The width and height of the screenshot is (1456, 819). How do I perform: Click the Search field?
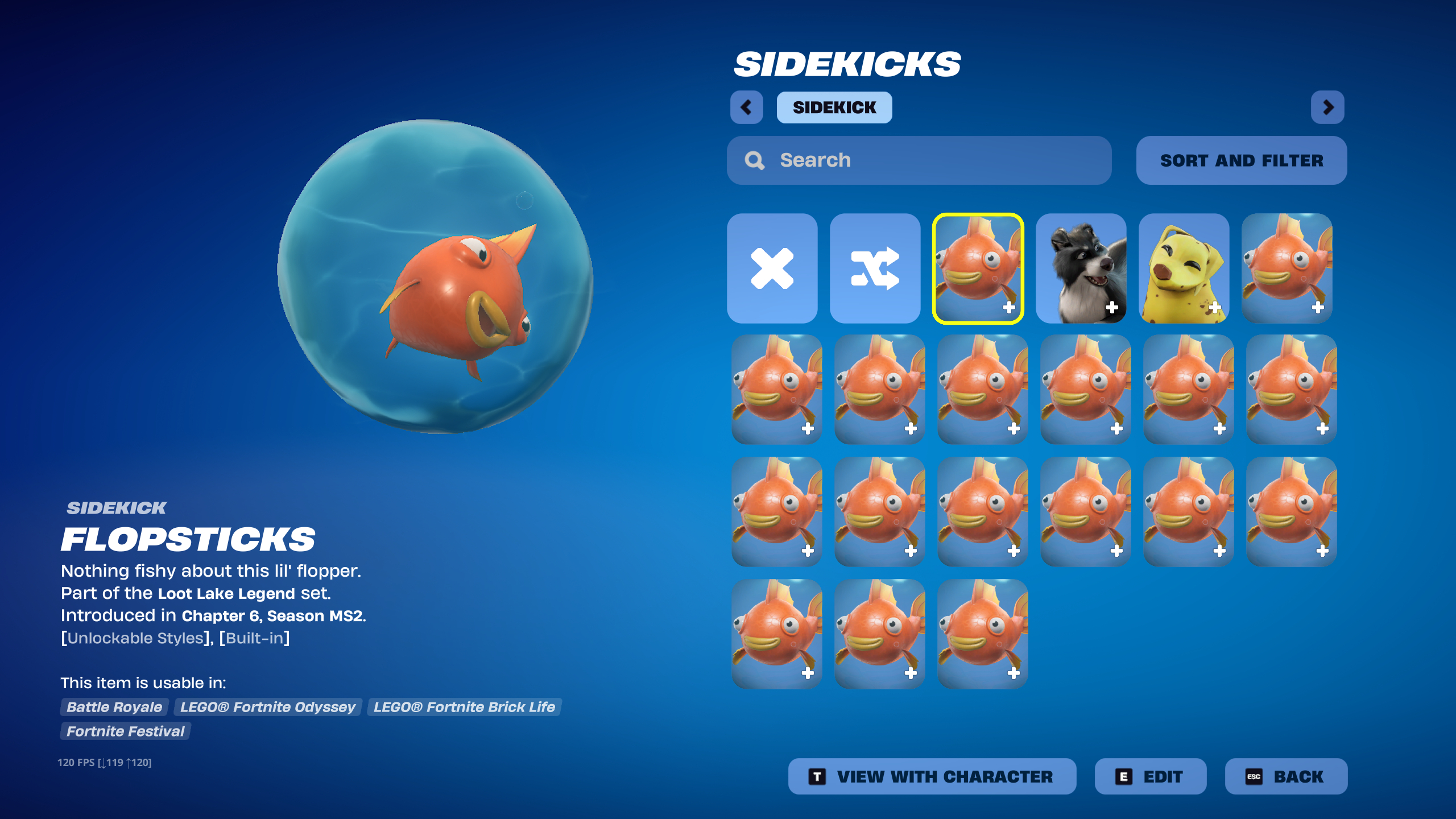coord(919,160)
